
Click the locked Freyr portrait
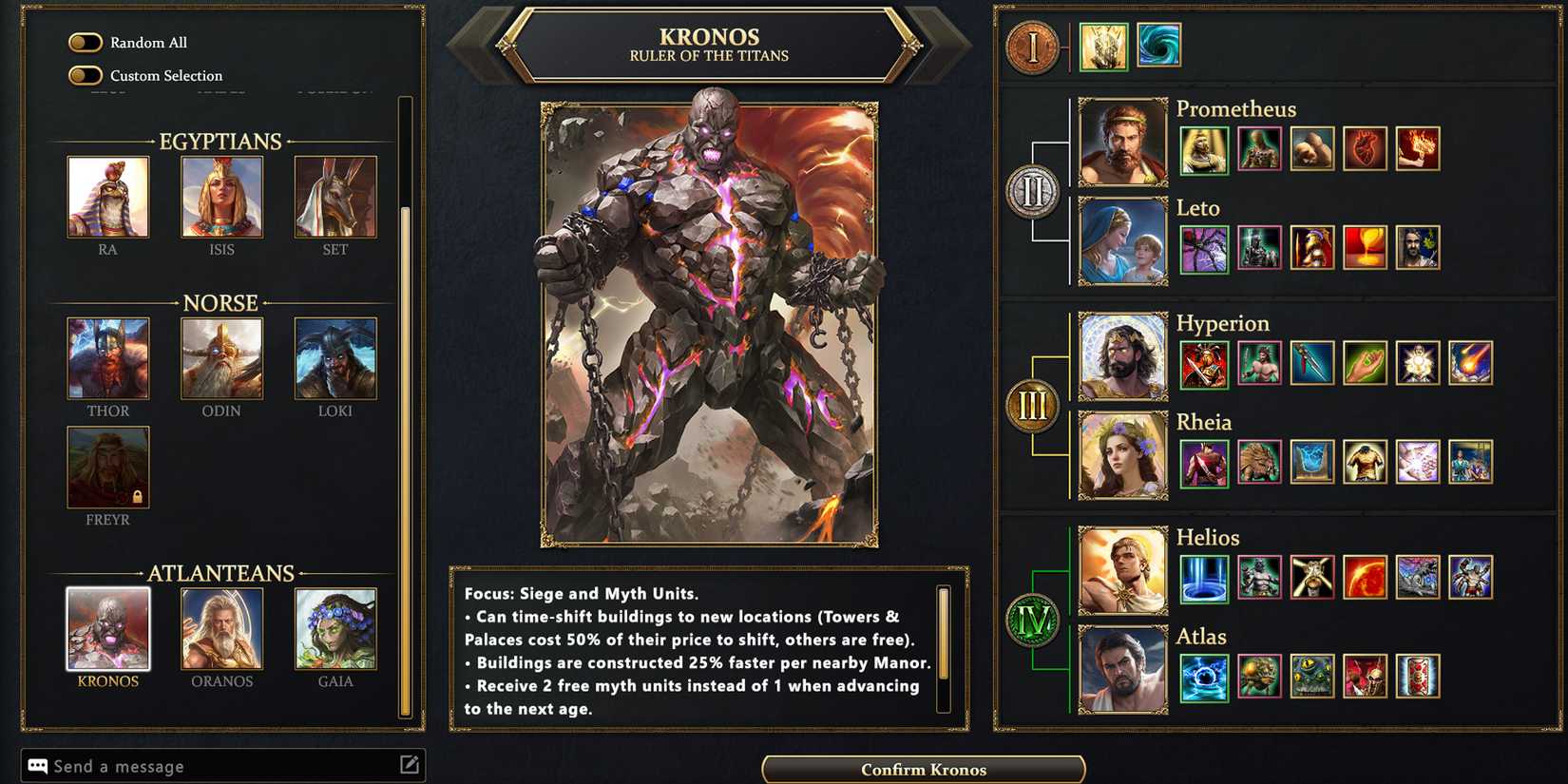108,468
